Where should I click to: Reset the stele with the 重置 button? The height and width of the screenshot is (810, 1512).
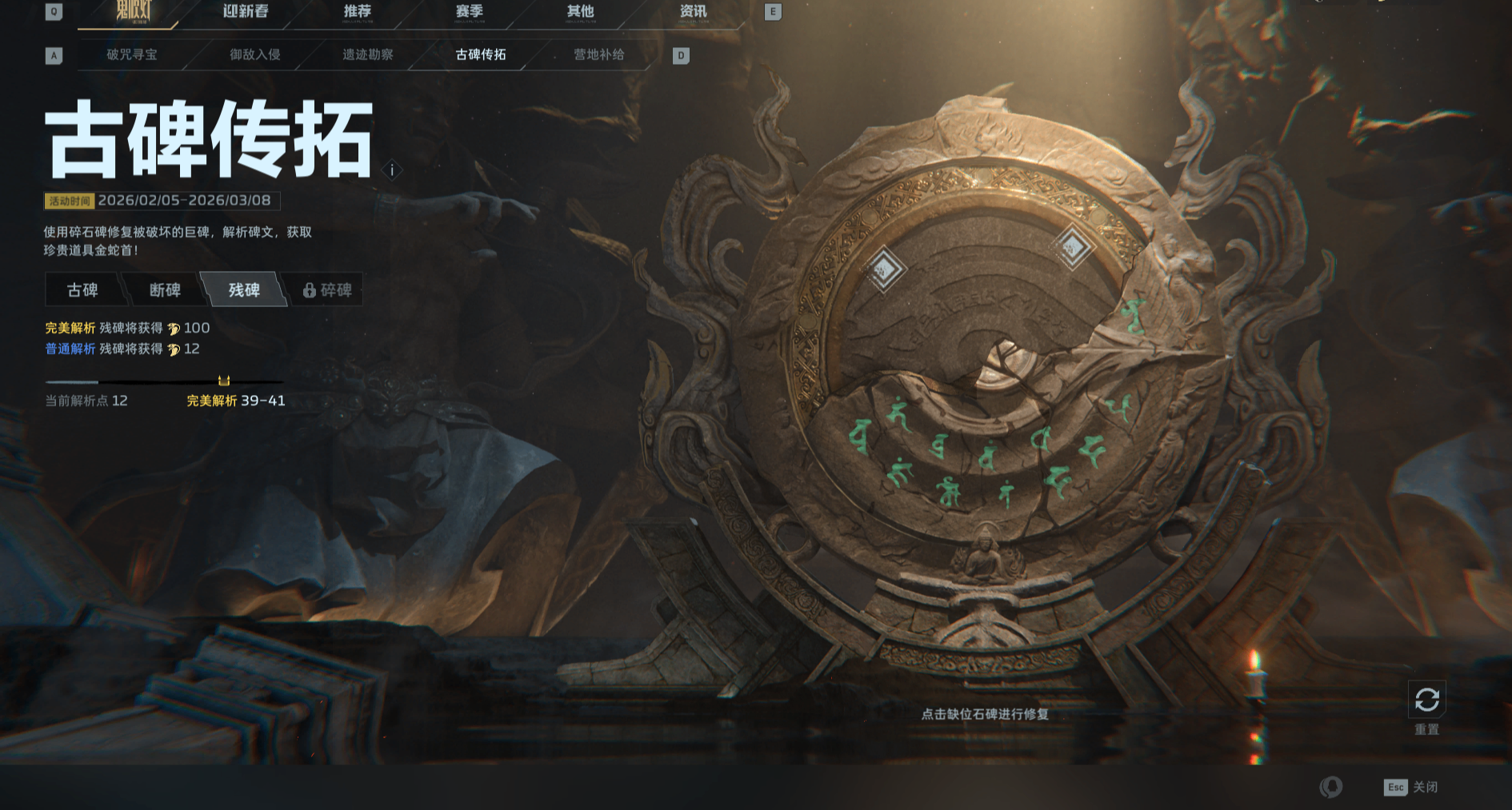1426,701
